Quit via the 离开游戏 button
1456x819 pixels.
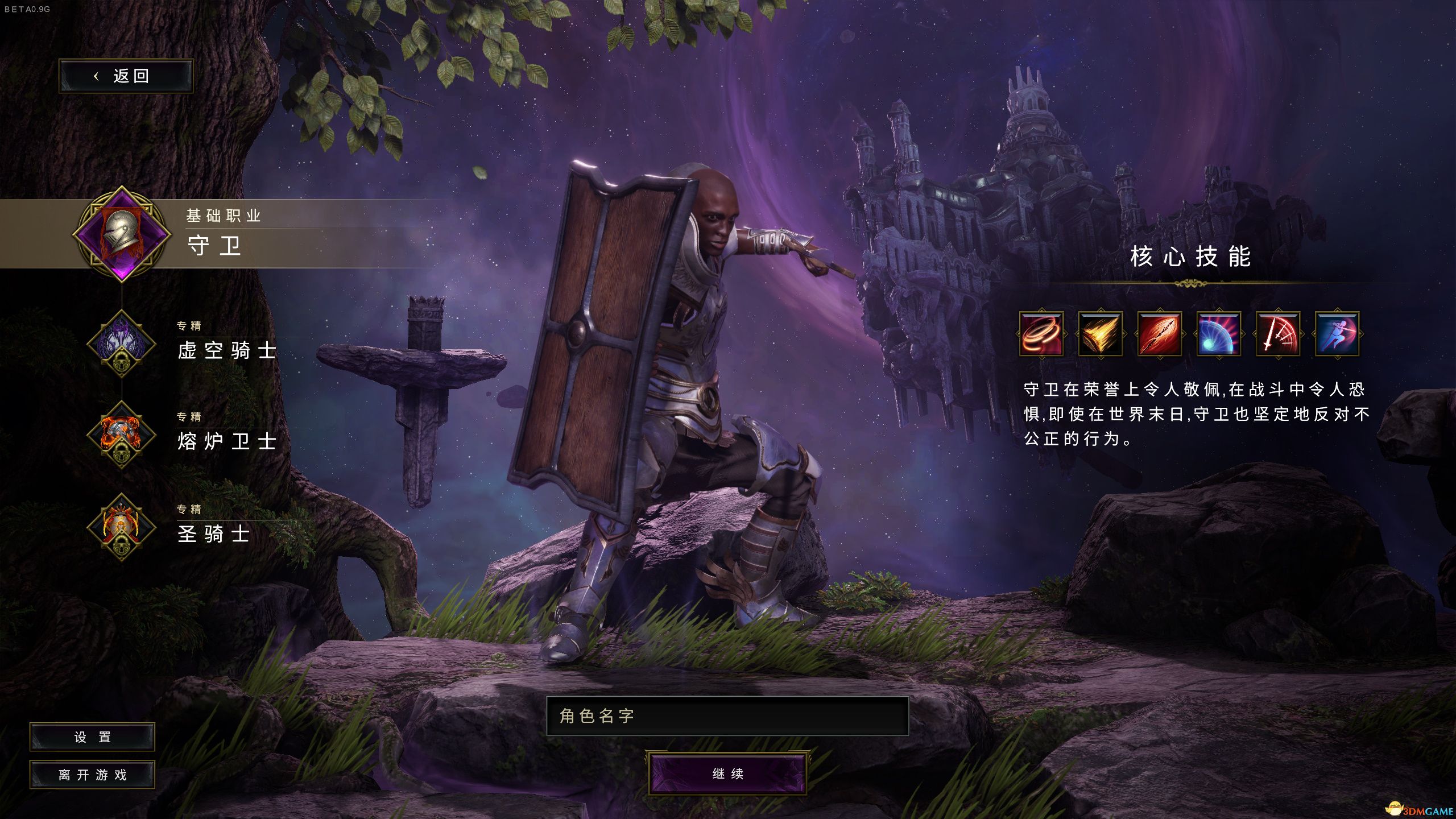[92, 775]
